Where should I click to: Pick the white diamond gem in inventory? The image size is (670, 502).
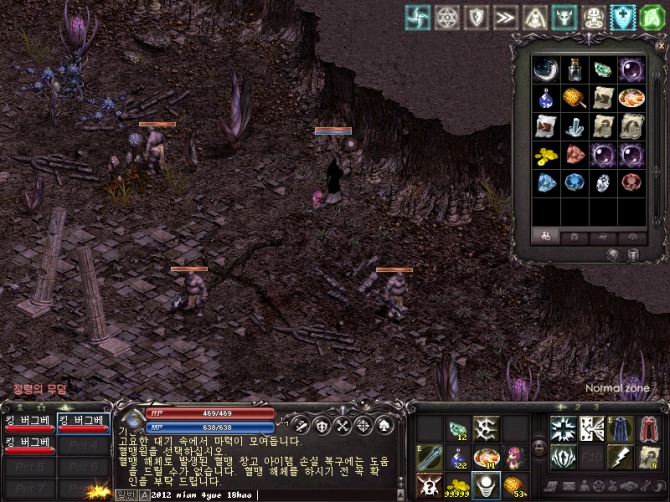coord(602,184)
